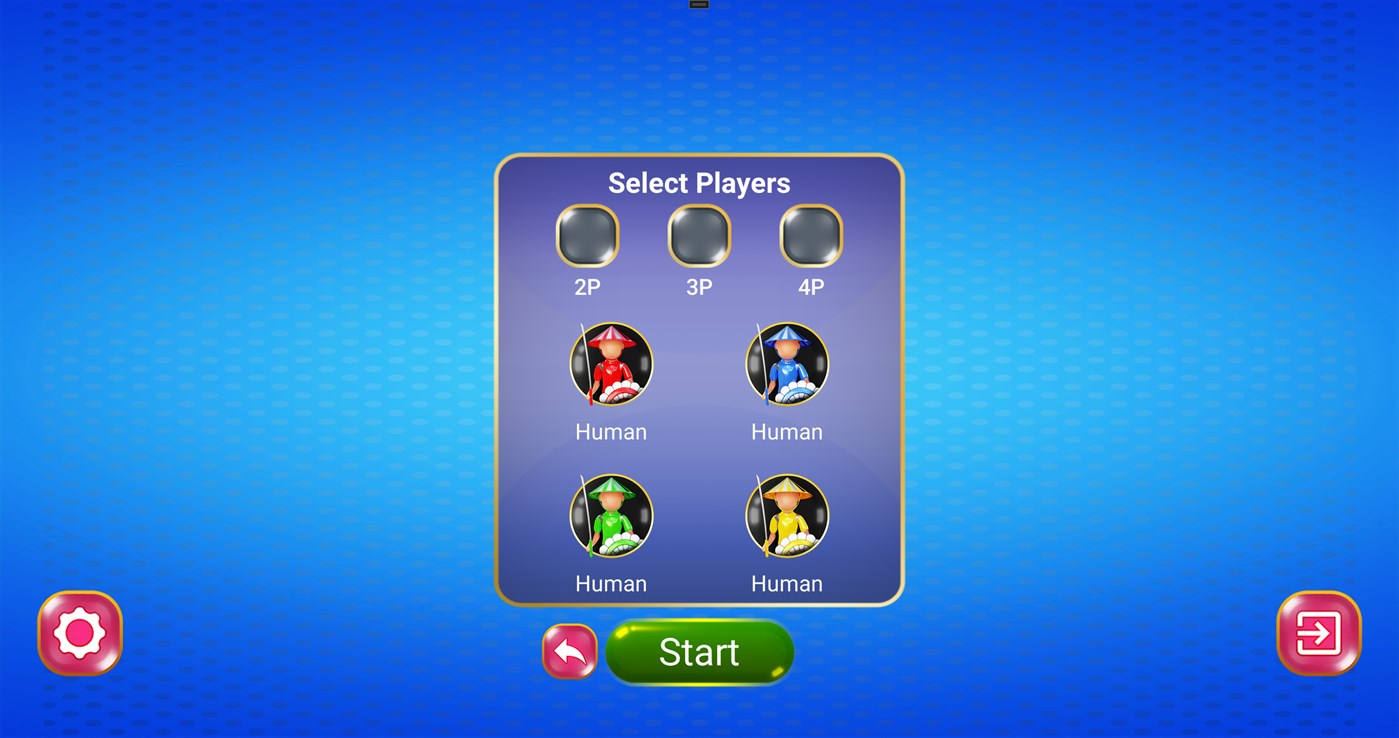Select the yellow fisherman avatar
Image resolution: width=1399 pixels, height=738 pixels.
click(x=787, y=515)
